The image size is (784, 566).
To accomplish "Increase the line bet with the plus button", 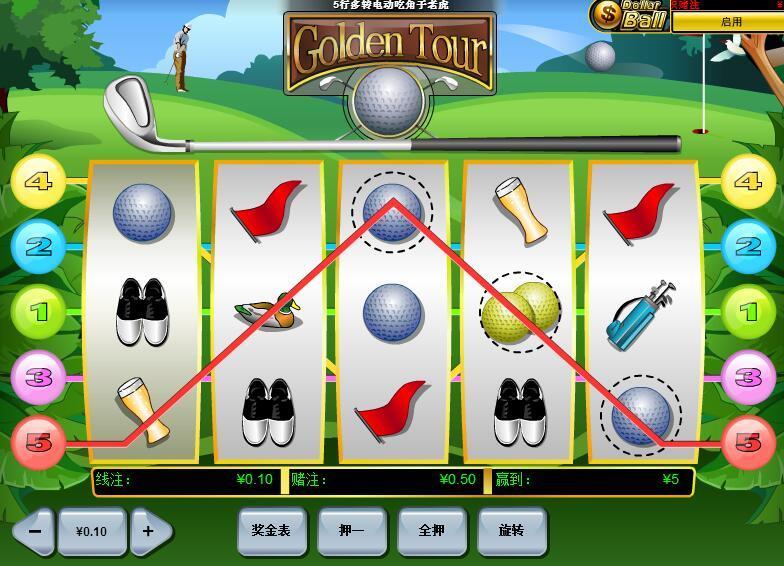I will (x=149, y=531).
